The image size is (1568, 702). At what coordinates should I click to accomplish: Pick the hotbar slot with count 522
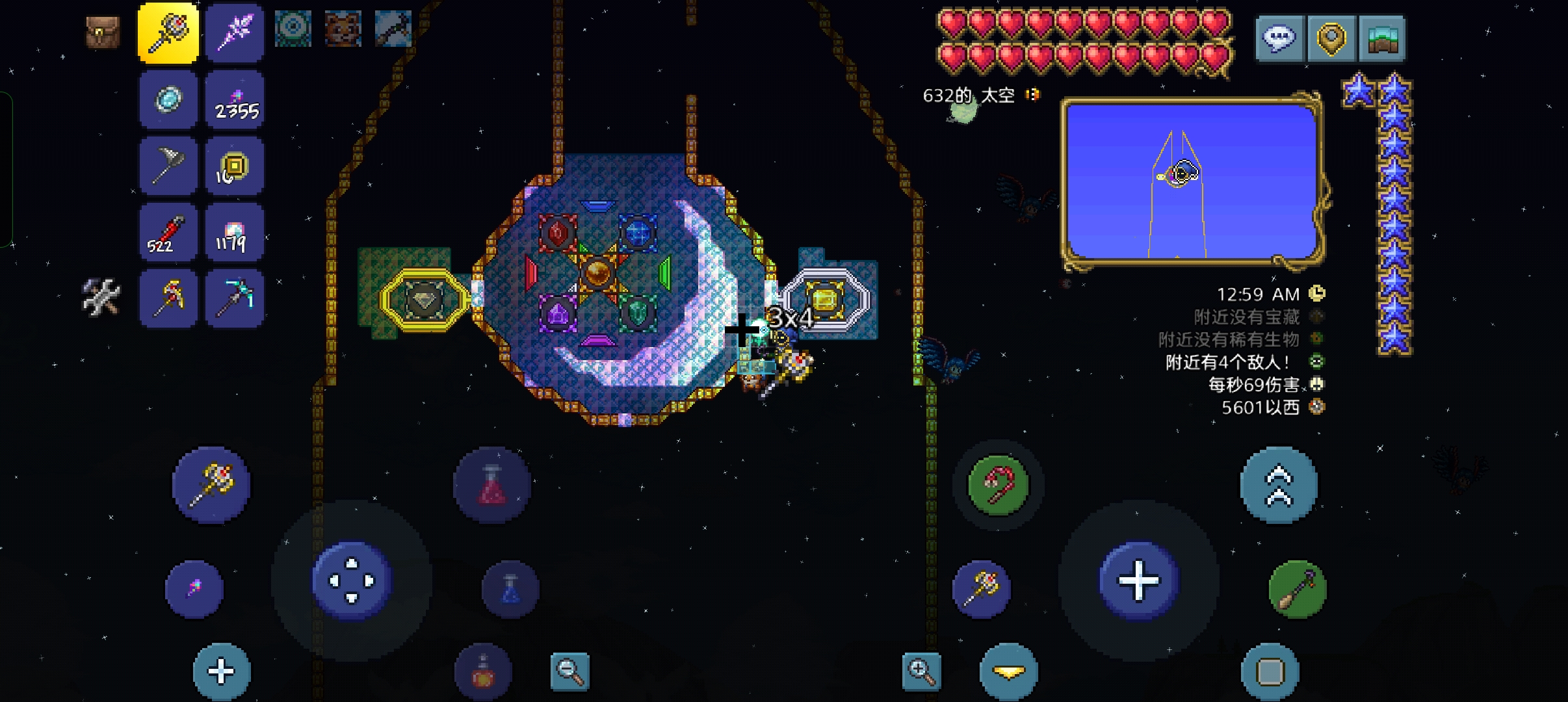coord(168,232)
